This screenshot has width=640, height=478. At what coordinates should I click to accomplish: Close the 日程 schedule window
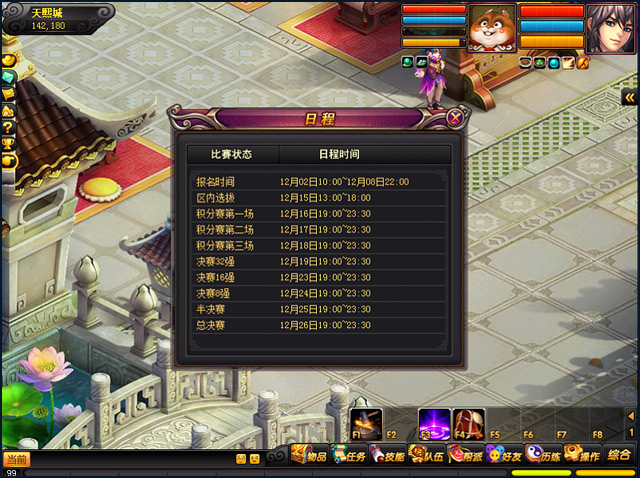pyautogui.click(x=456, y=117)
